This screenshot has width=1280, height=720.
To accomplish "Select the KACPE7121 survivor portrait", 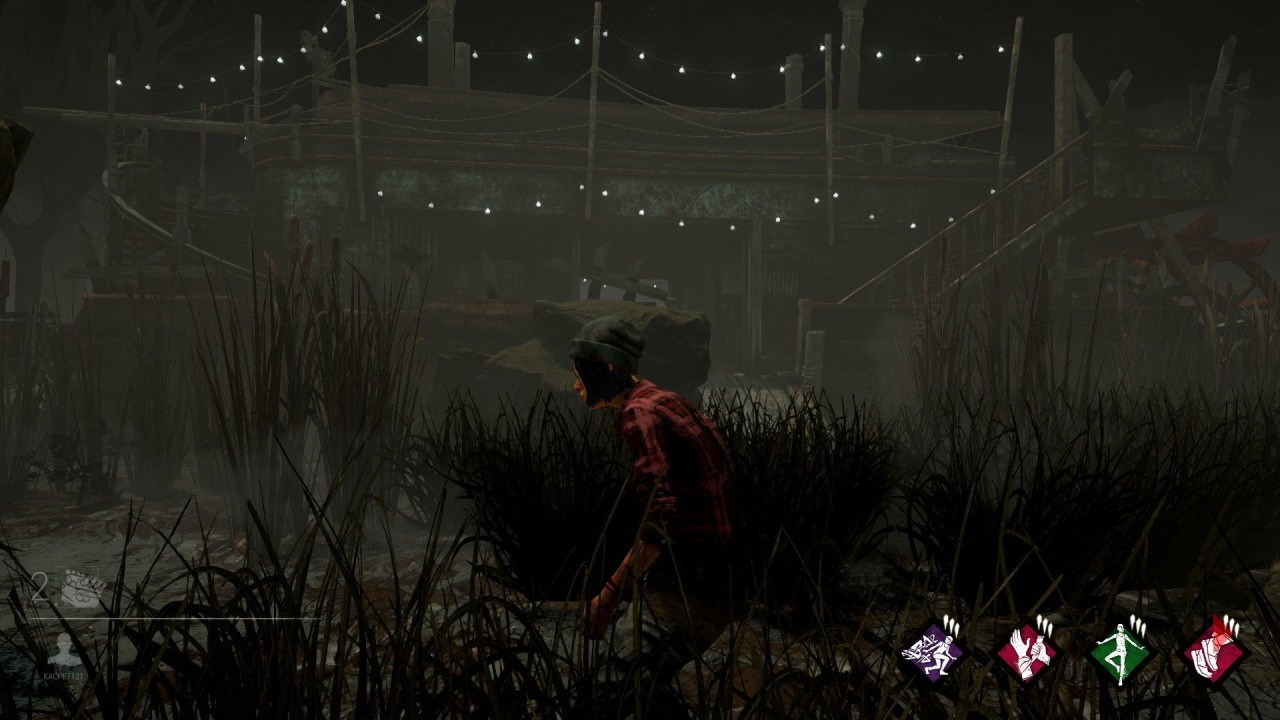I will tap(66, 648).
